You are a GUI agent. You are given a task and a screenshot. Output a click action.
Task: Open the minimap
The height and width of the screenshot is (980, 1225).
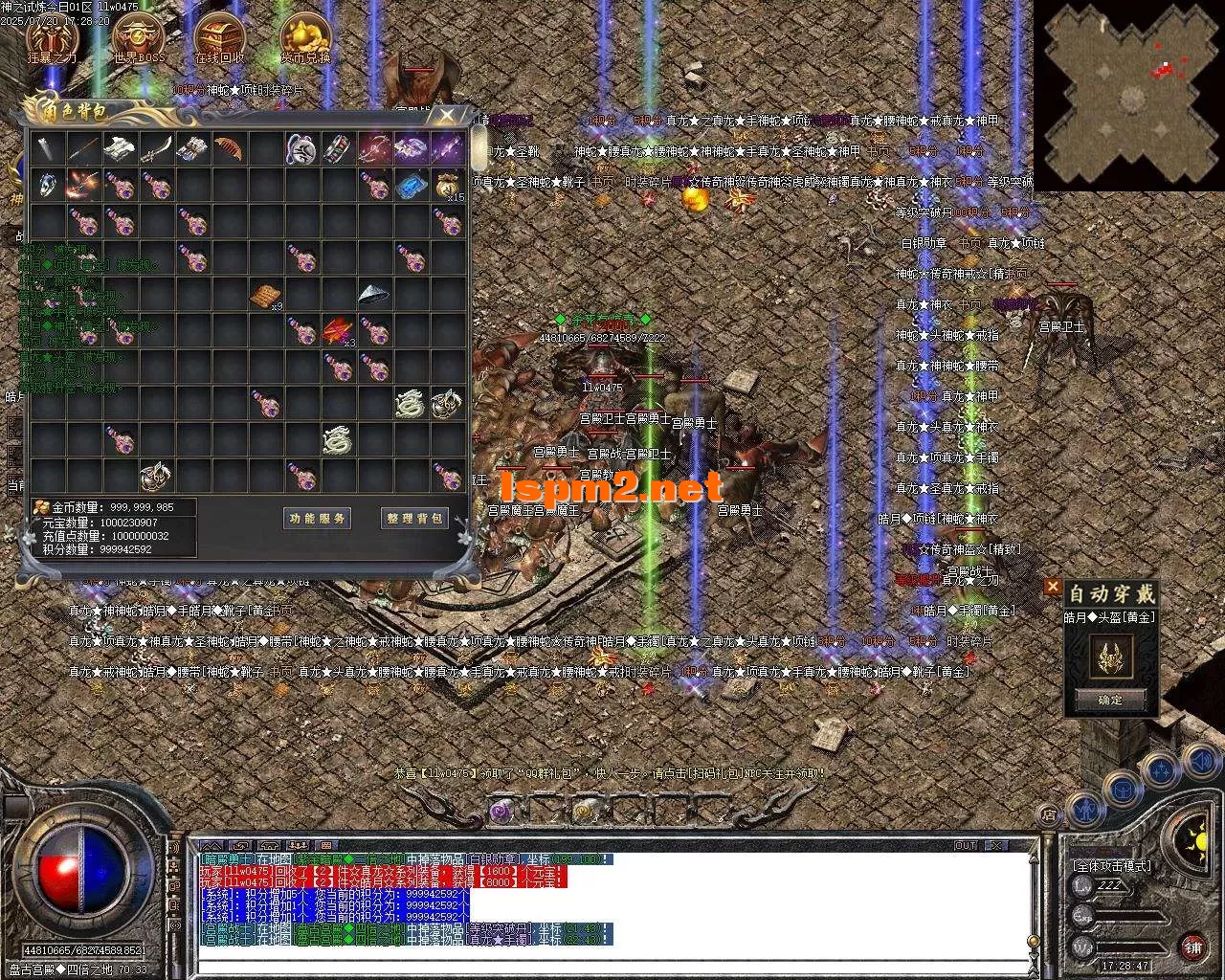1131,94
